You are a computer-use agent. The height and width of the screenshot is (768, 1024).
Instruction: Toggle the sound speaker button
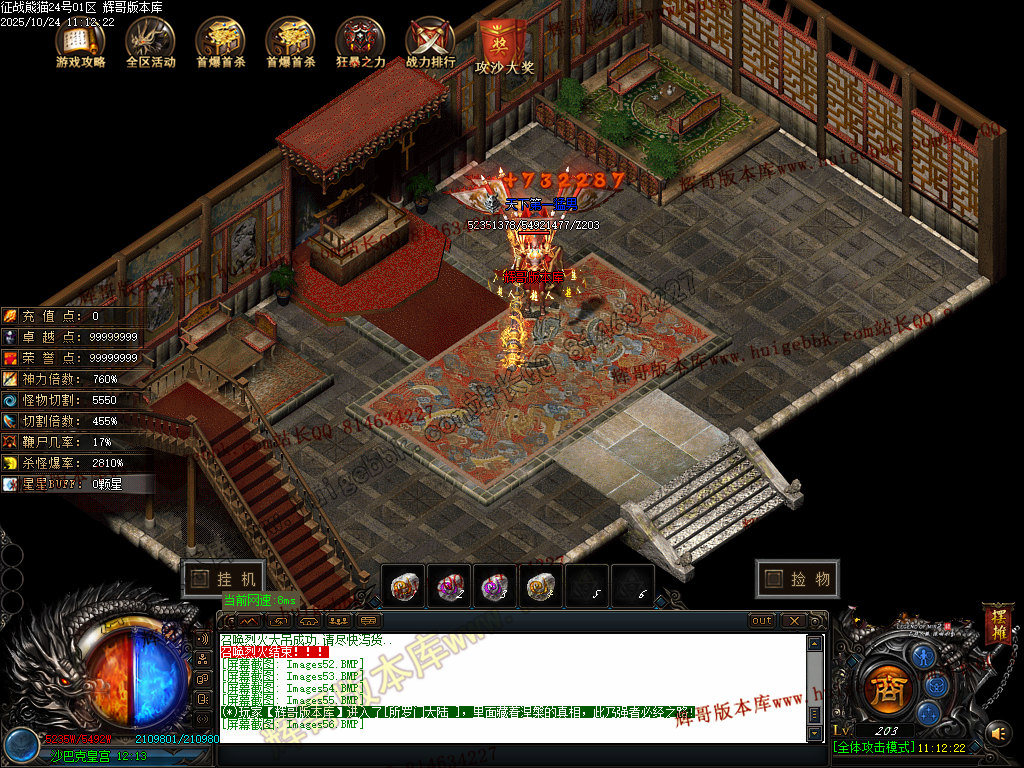[x=997, y=733]
